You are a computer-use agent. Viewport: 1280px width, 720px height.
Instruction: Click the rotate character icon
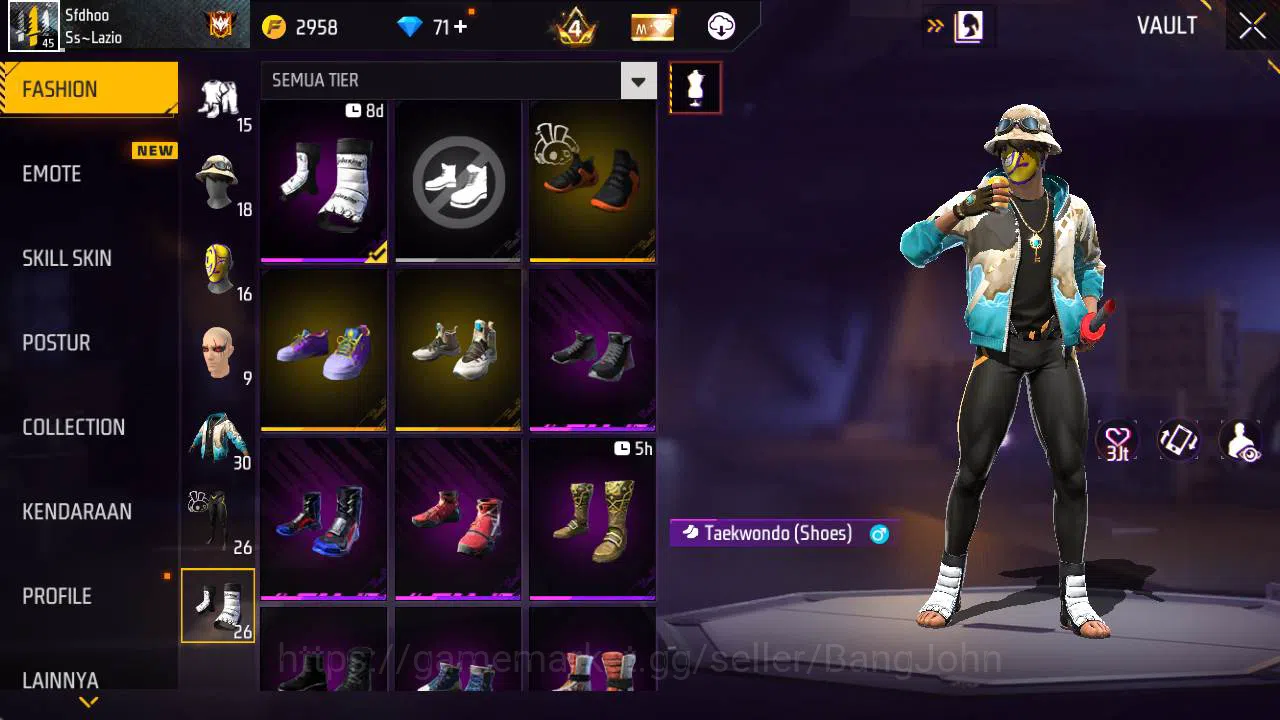pos(1178,441)
